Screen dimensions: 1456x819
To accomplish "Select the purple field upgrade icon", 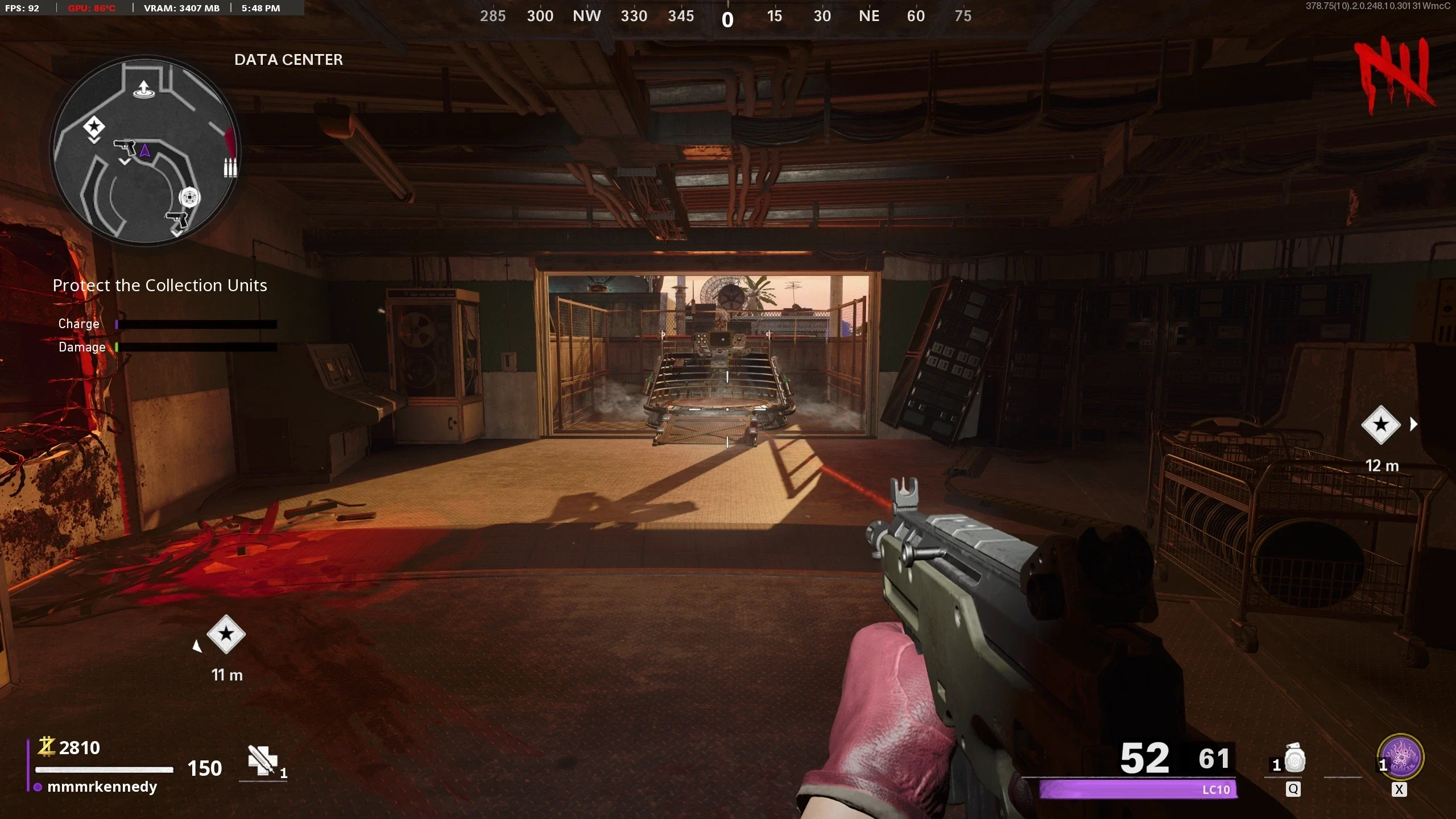I will pos(1400,758).
